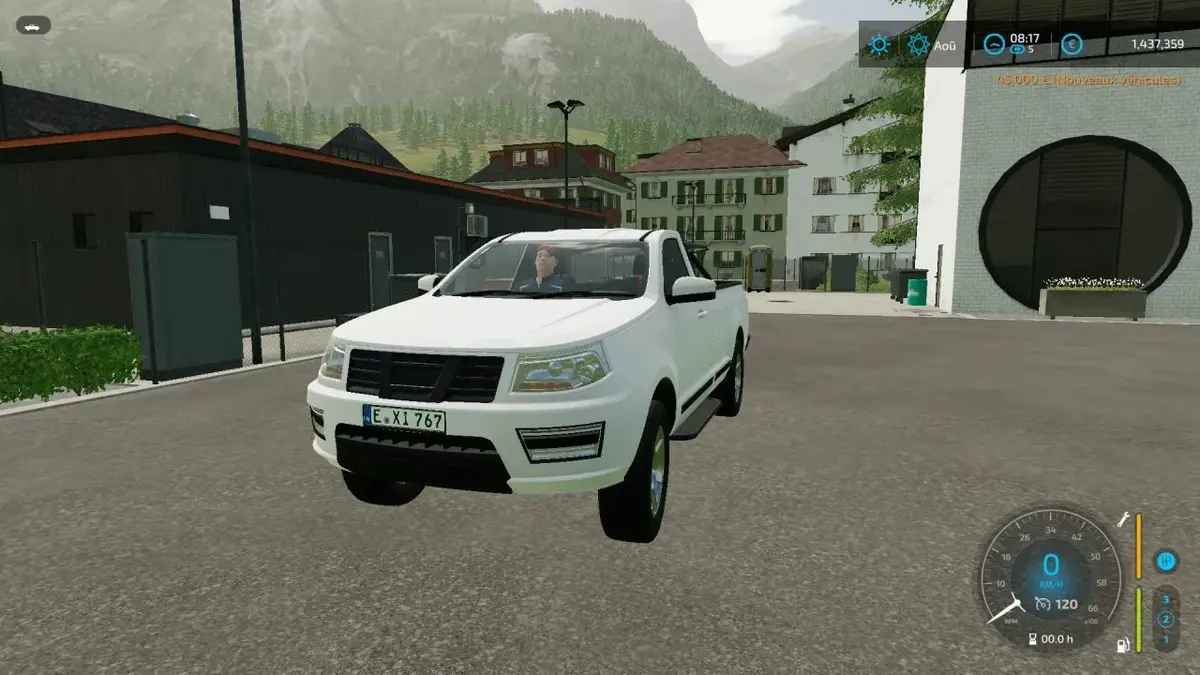
Task: Select gear 1 in the gear indicator
Action: 1165,638
